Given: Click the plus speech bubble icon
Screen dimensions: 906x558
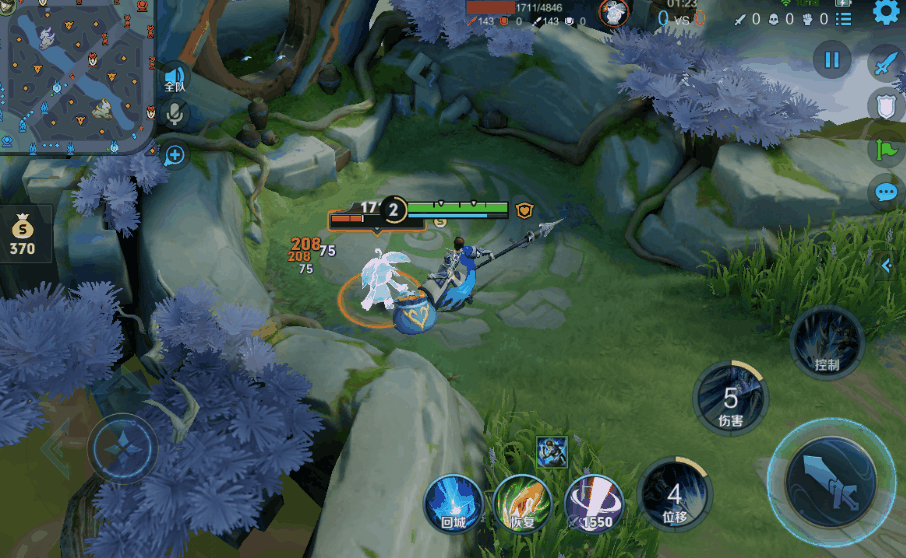Looking at the screenshot, I should 175,154.
